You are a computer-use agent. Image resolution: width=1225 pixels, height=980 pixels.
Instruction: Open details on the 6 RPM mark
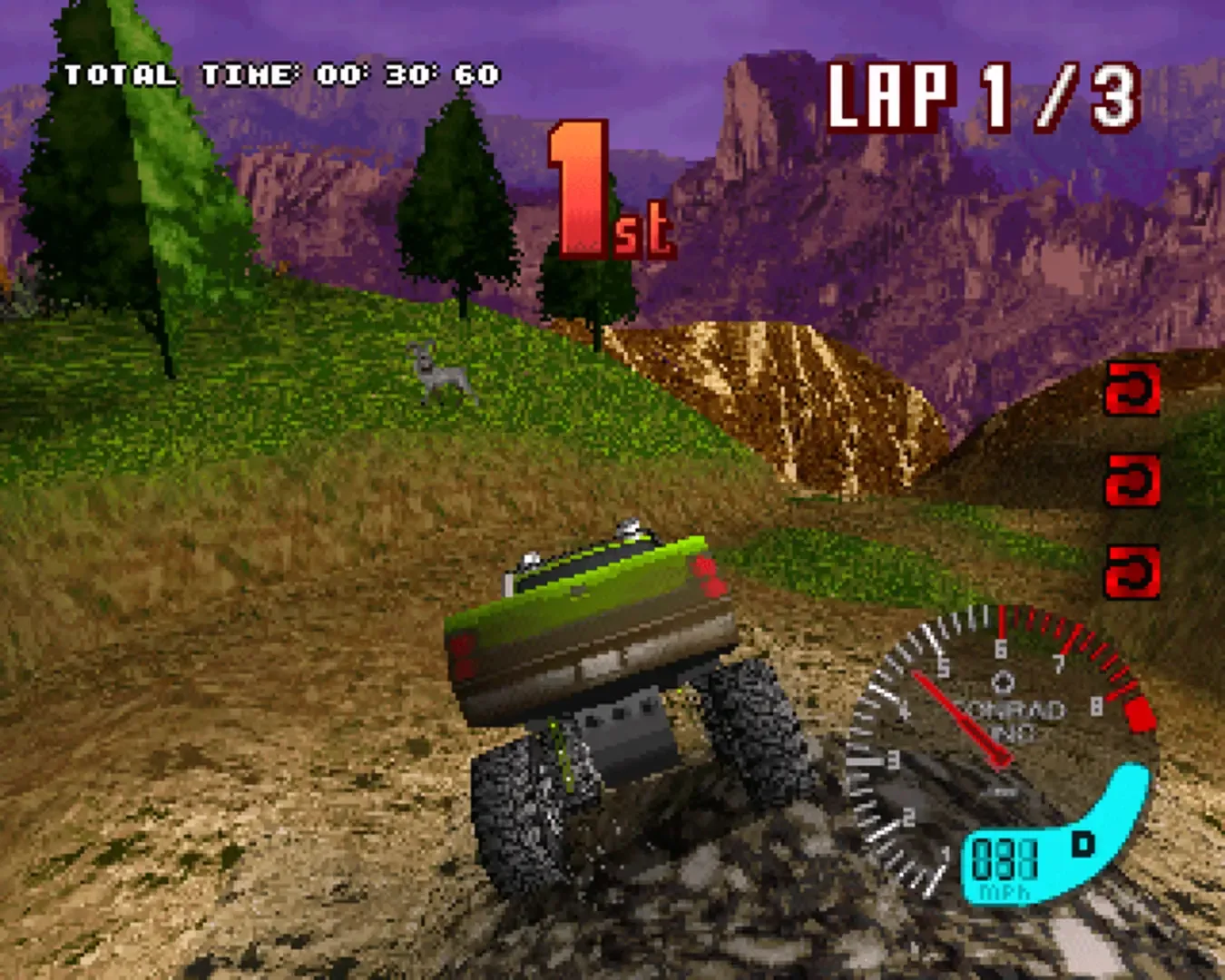(x=999, y=647)
